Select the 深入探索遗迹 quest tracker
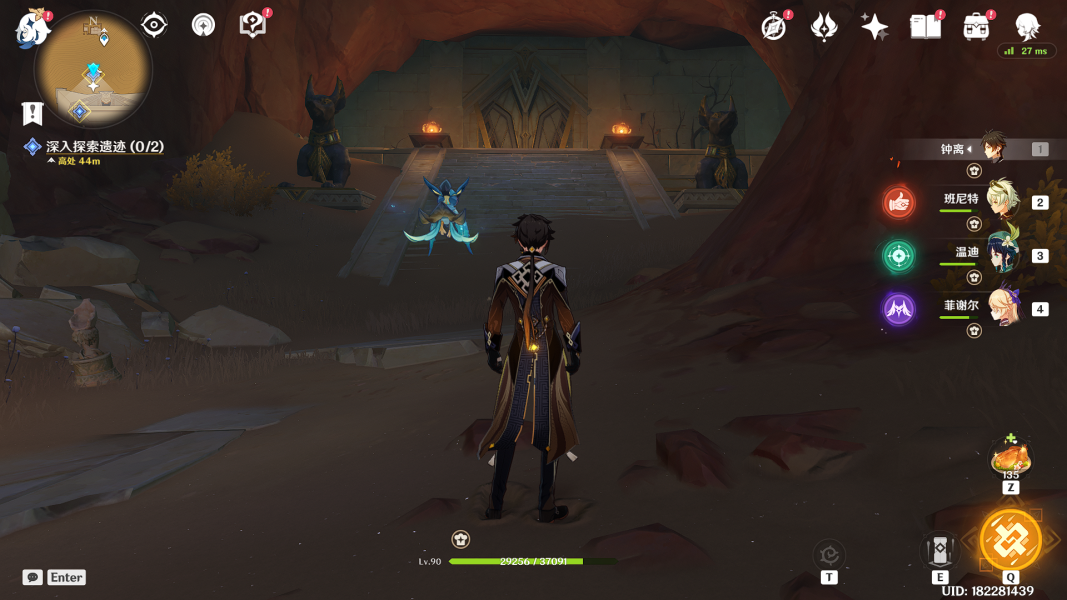The width and height of the screenshot is (1067, 600). (x=104, y=146)
